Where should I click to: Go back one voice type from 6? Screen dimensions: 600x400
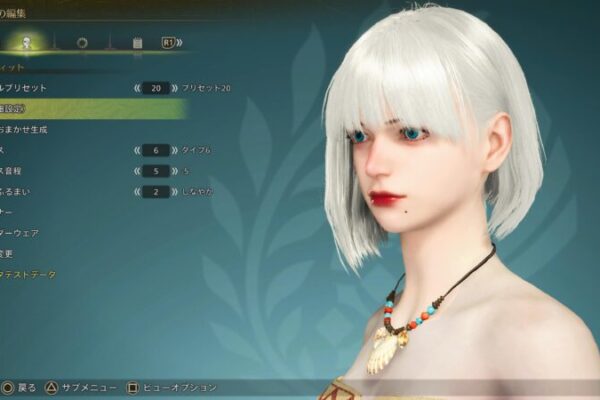(135, 150)
